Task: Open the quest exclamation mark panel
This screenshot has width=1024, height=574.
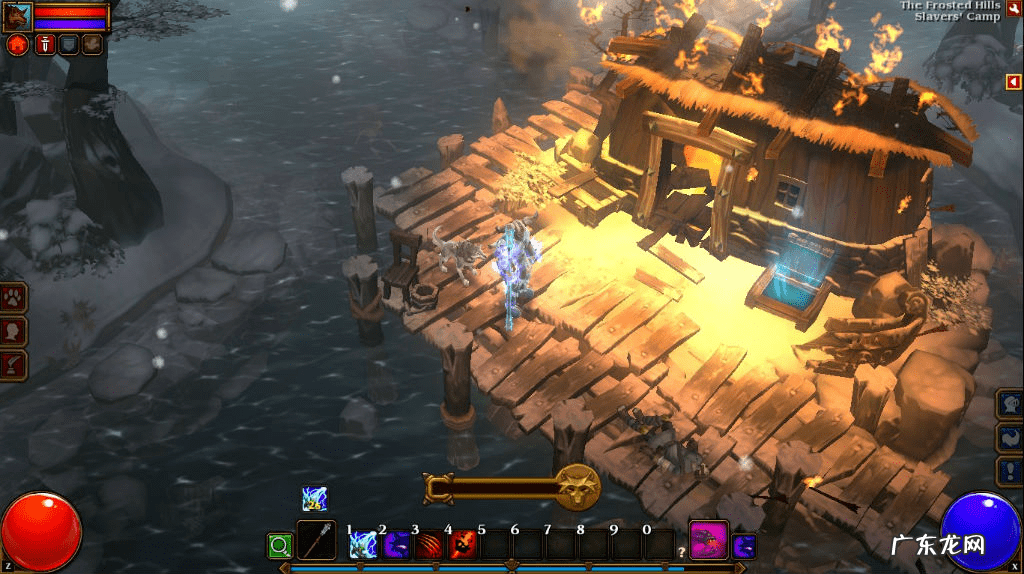Action: (1009, 471)
